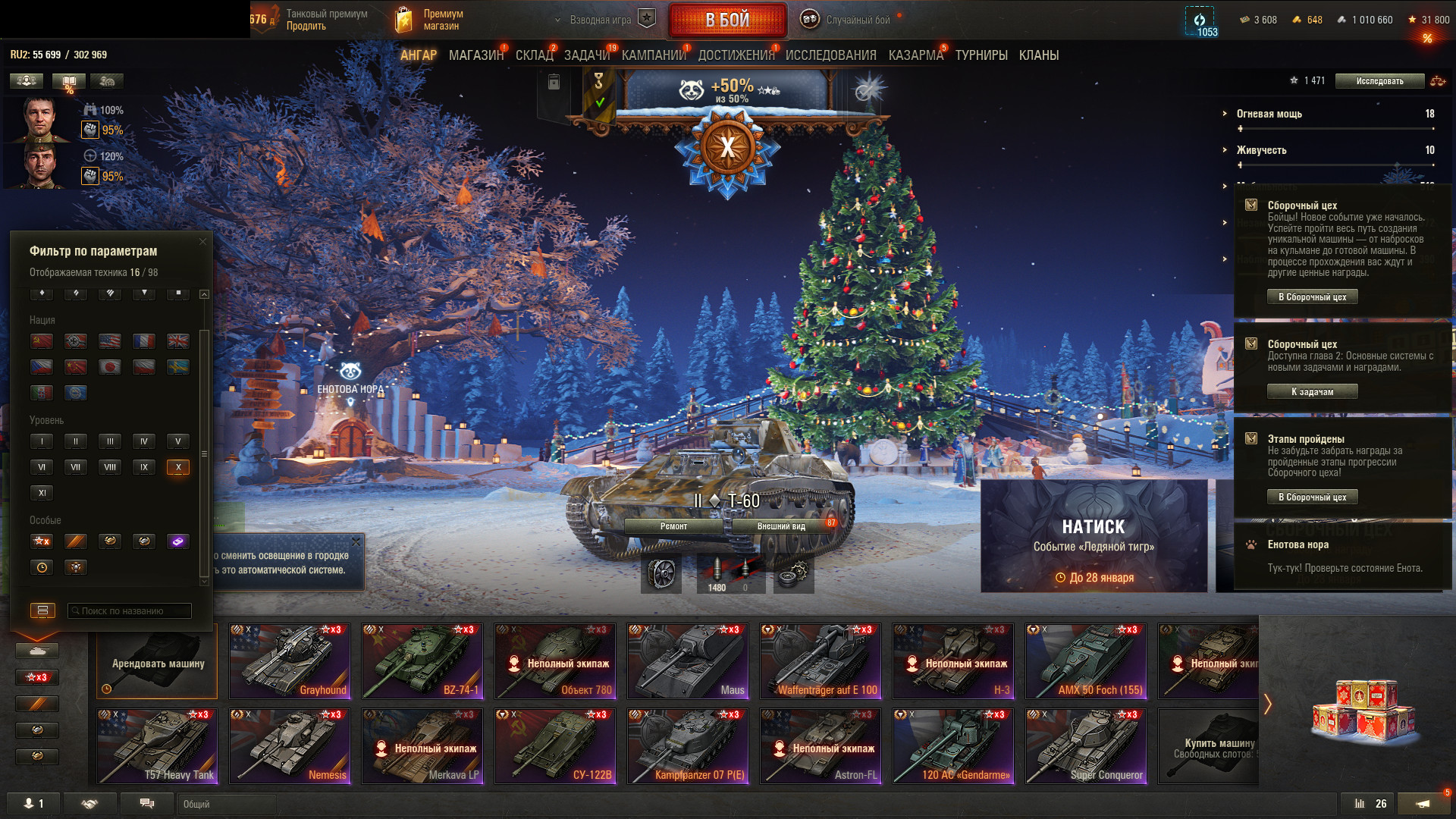Open the КАЗАРМА barracks tab
The image size is (1456, 819).
point(915,55)
